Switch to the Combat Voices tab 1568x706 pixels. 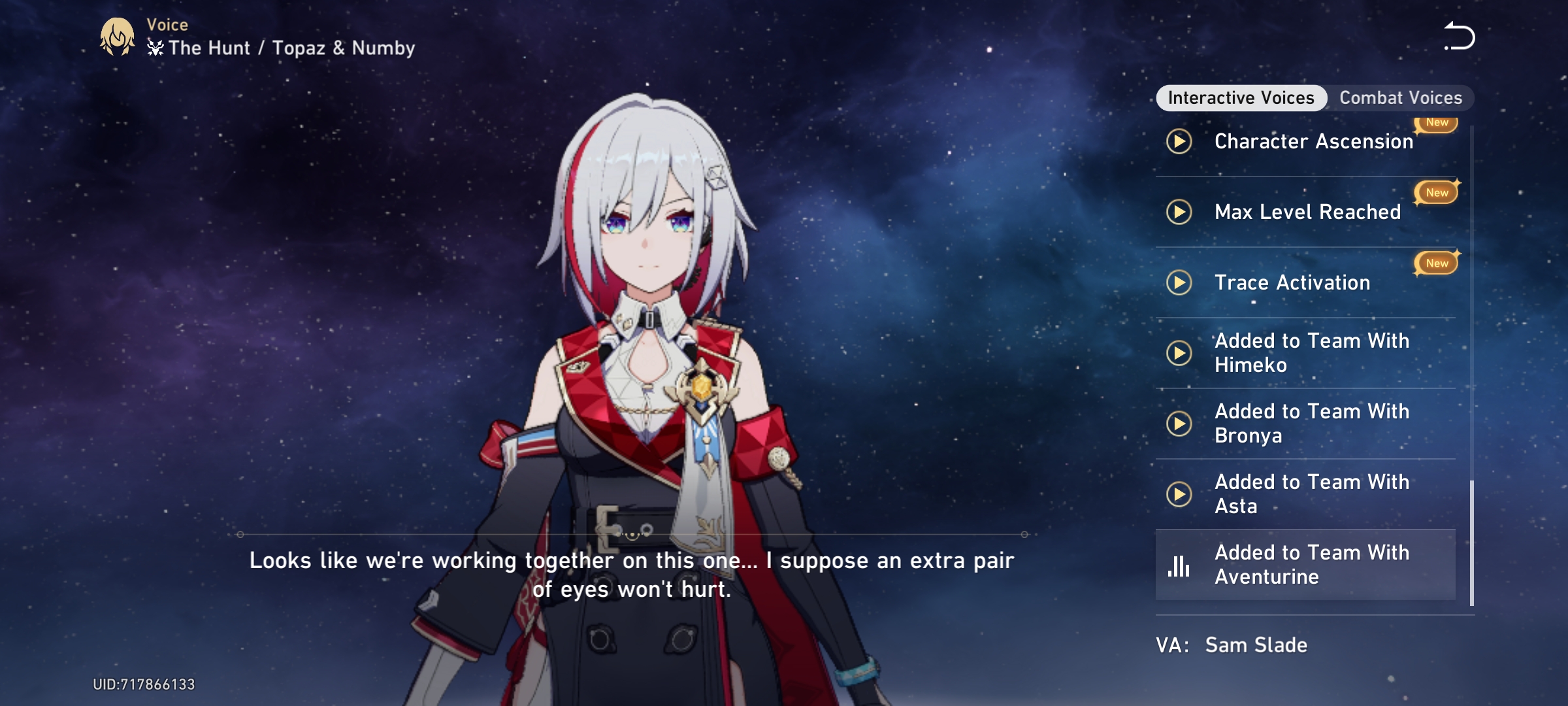1401,97
